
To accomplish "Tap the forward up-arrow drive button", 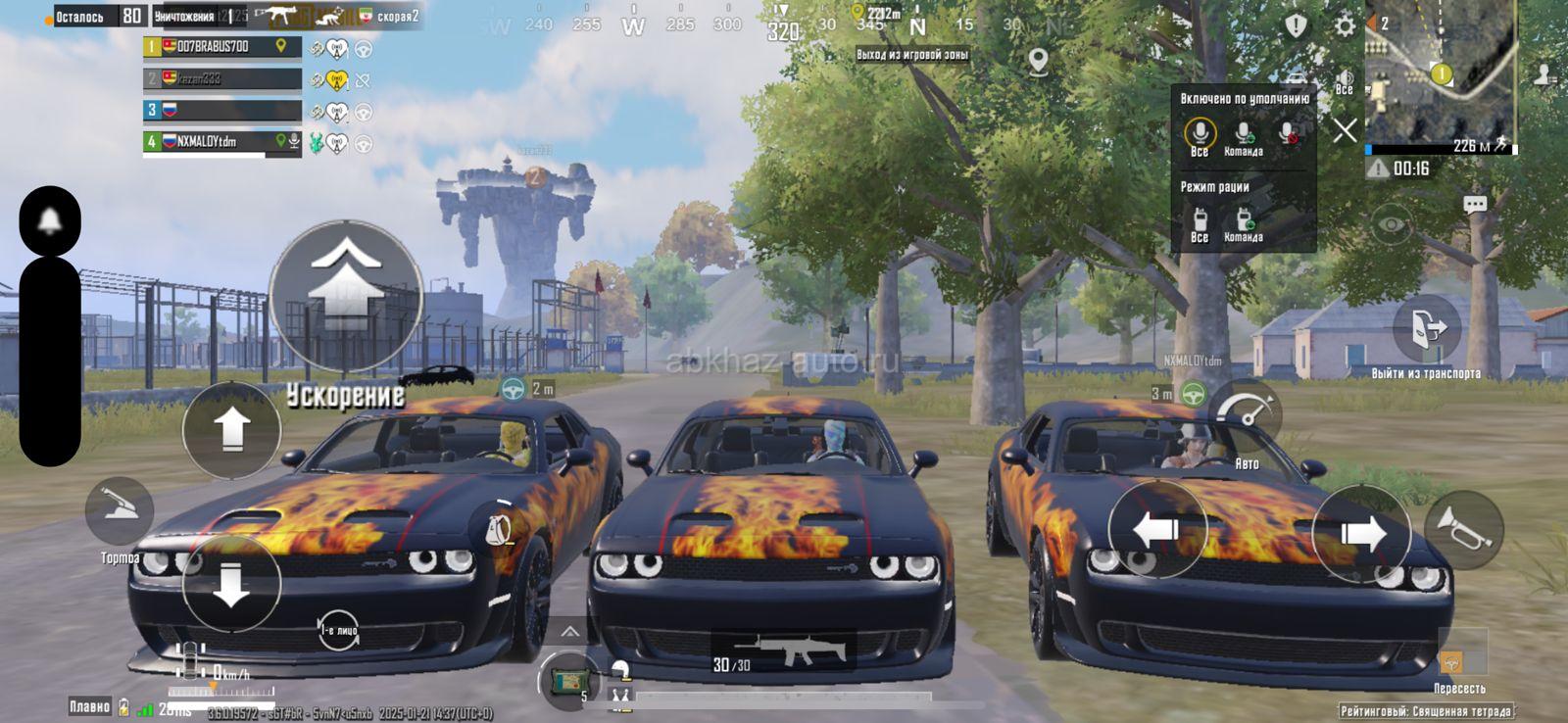I will click(231, 430).
